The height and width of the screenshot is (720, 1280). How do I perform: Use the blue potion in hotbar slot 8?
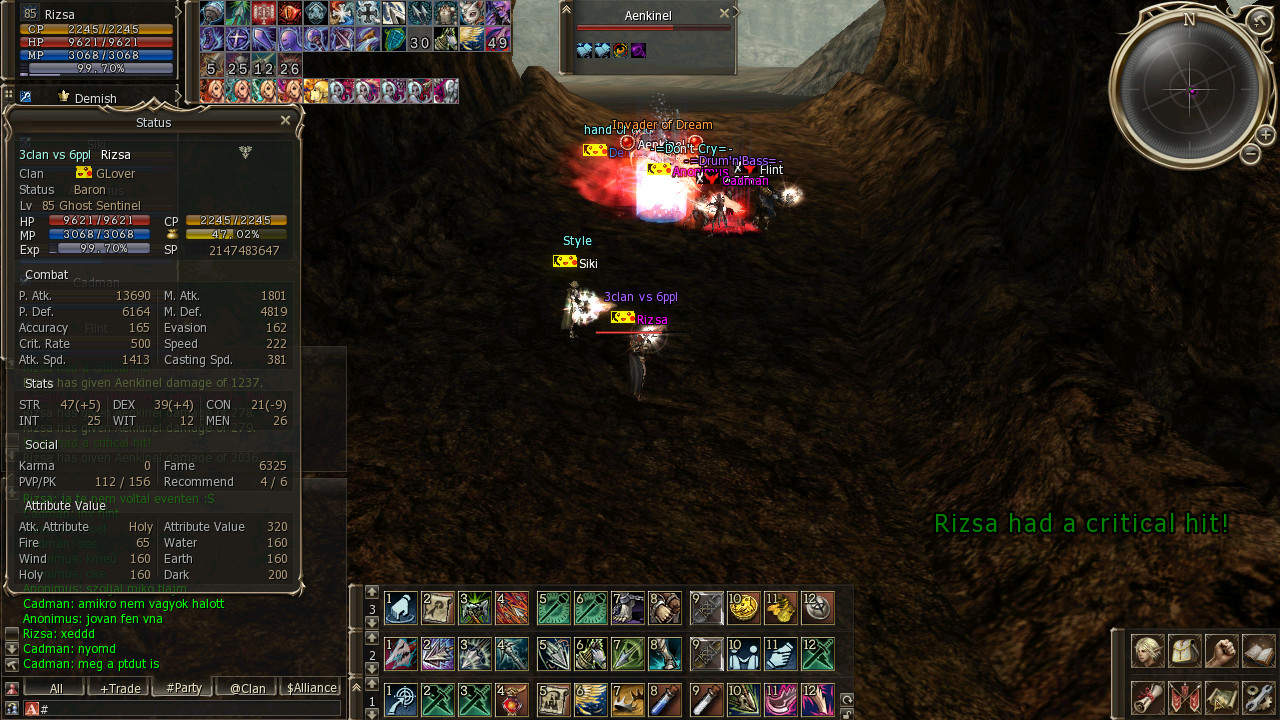coord(665,699)
